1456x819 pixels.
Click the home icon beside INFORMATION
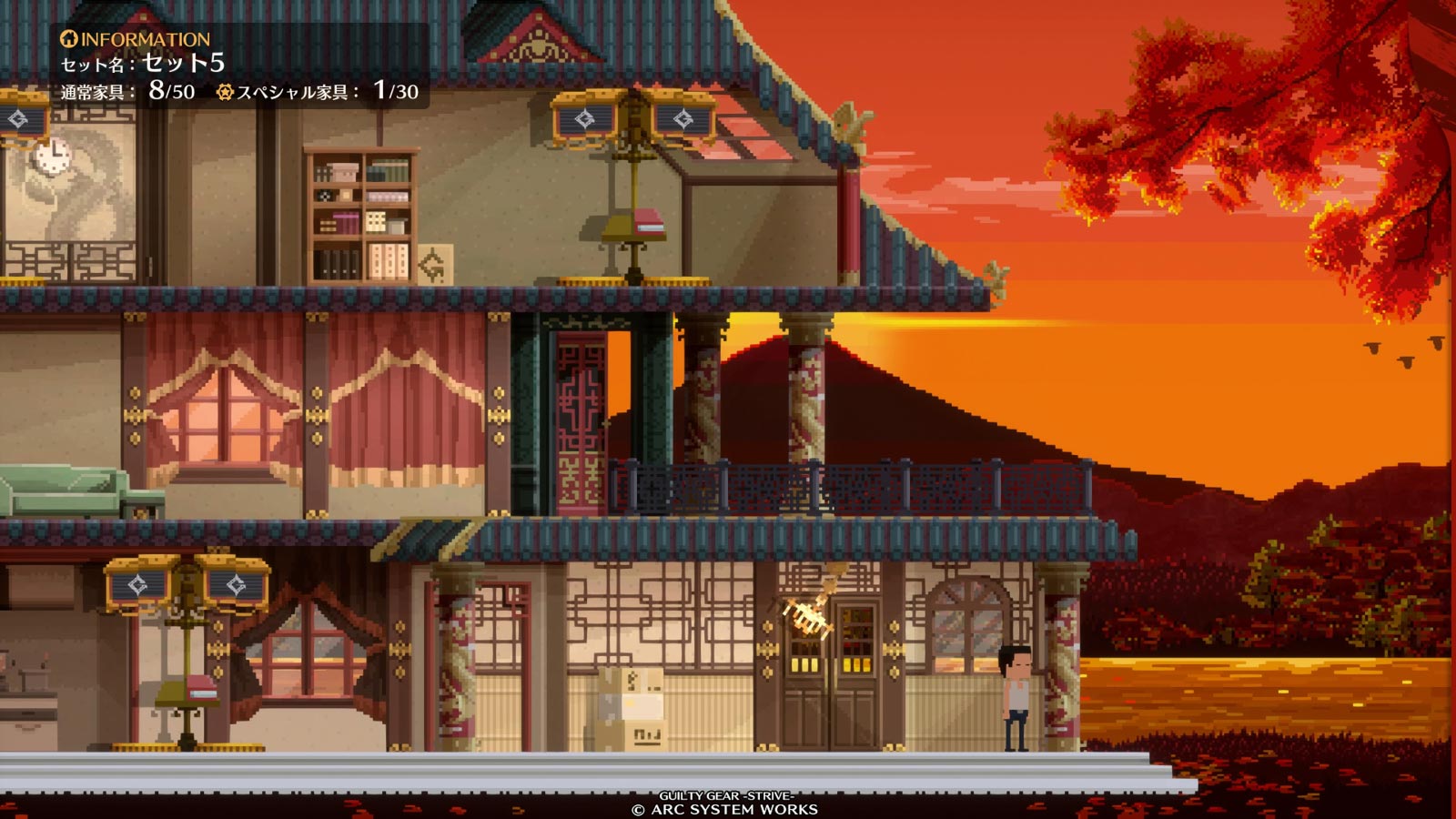pos(68,38)
